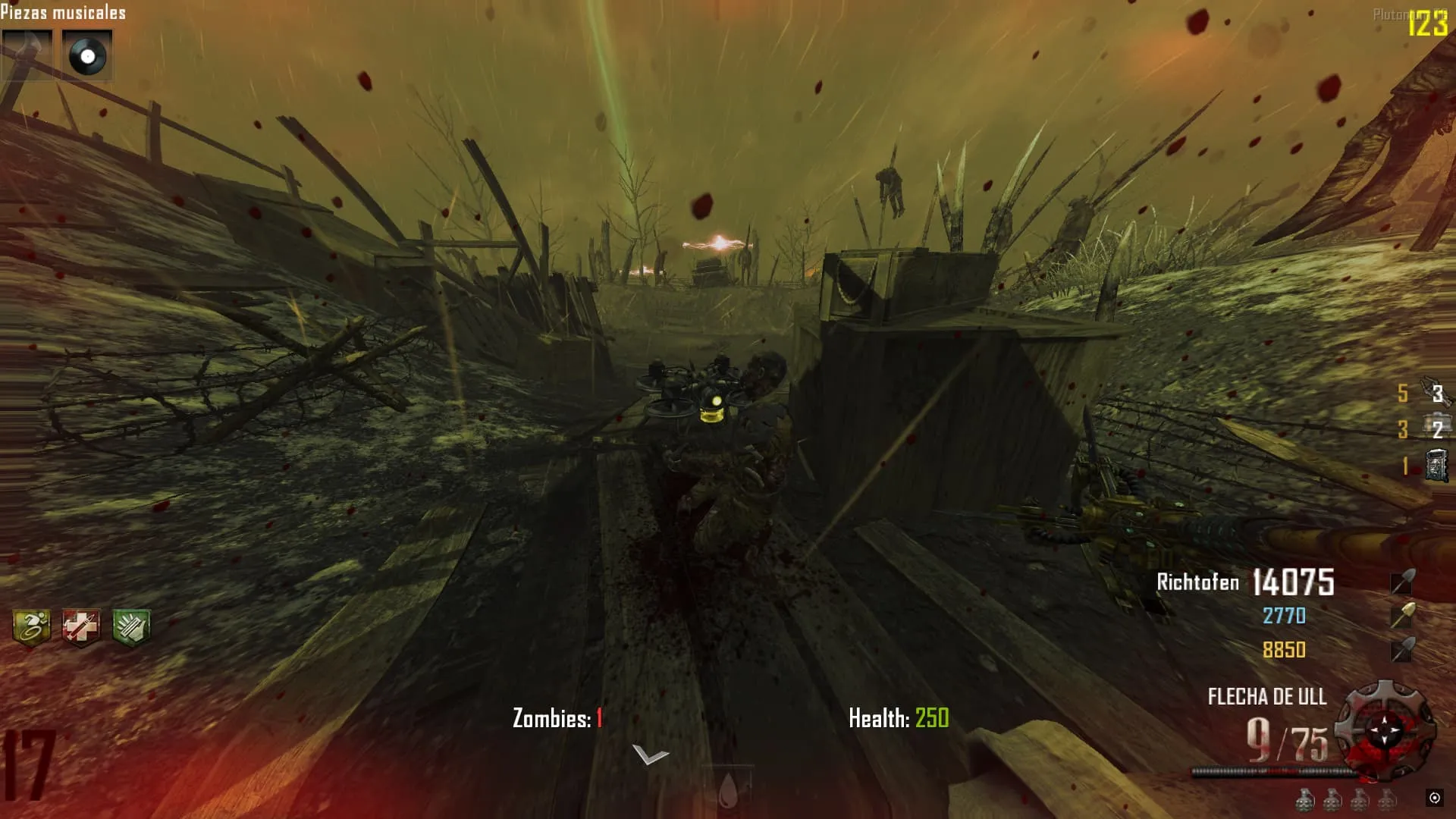Activate the green hand perk icon
The image size is (1456, 819).
point(131,628)
